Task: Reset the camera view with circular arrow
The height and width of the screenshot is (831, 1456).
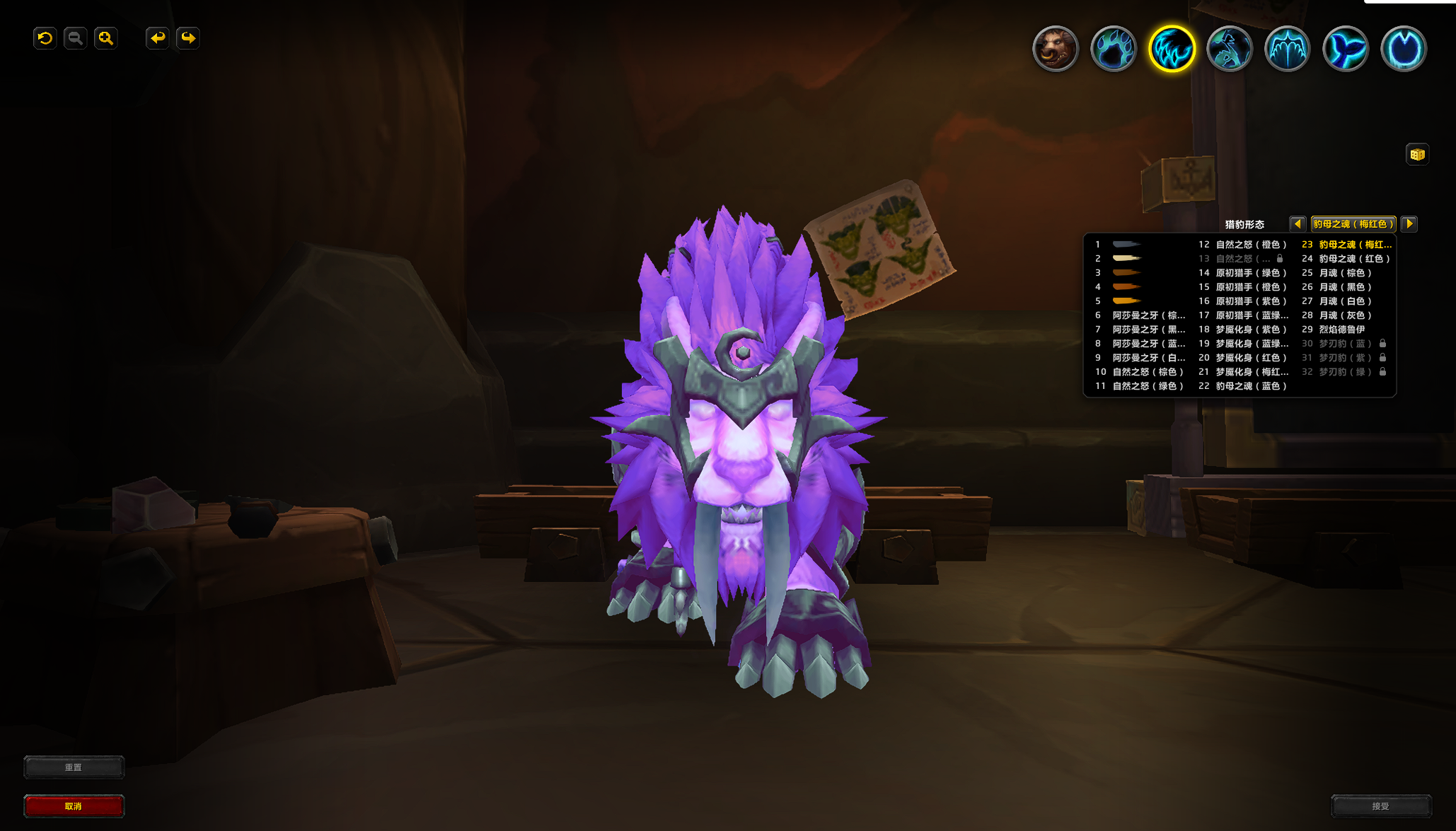Action: coord(45,38)
